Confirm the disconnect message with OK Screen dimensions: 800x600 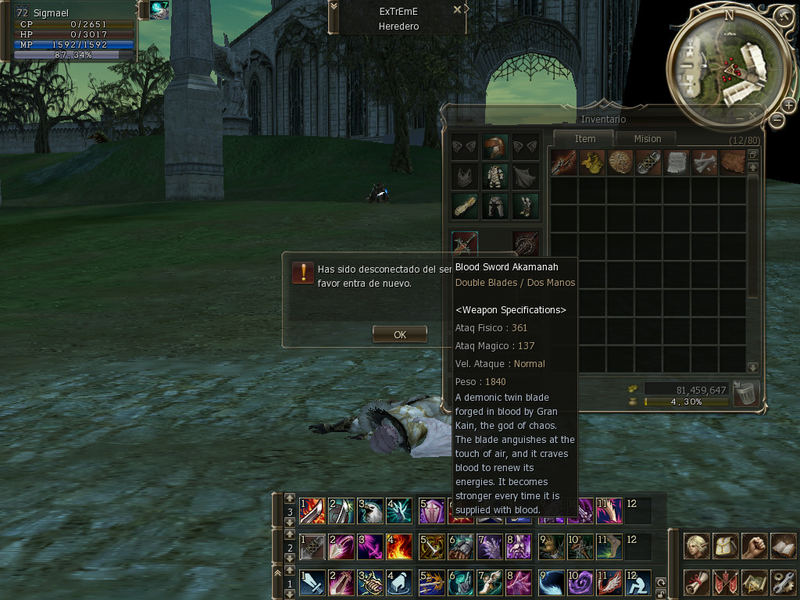(x=399, y=335)
